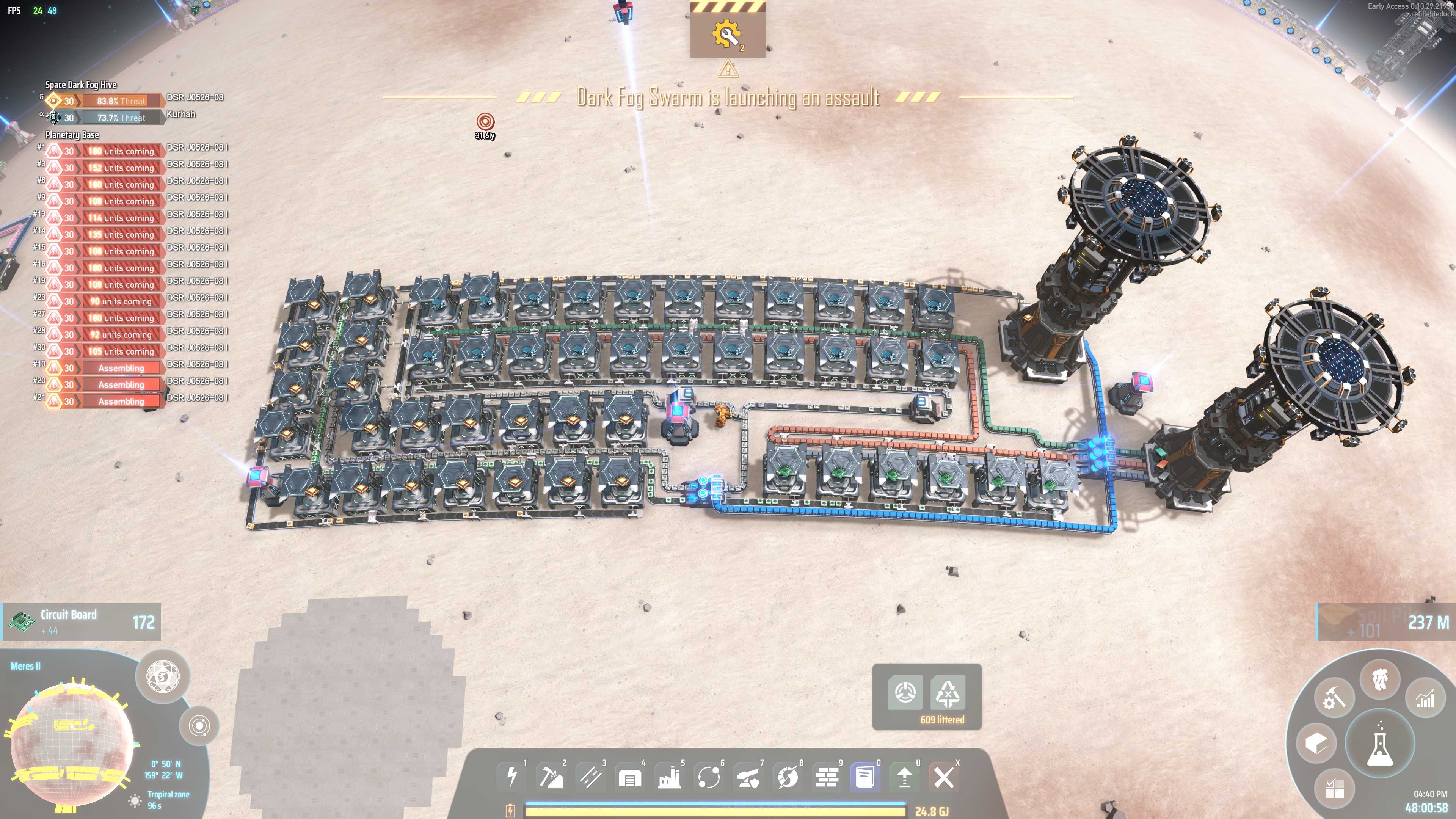This screenshot has height=819, width=1456.
Task: Open the power (lightning bolt) build category
Action: point(512,777)
